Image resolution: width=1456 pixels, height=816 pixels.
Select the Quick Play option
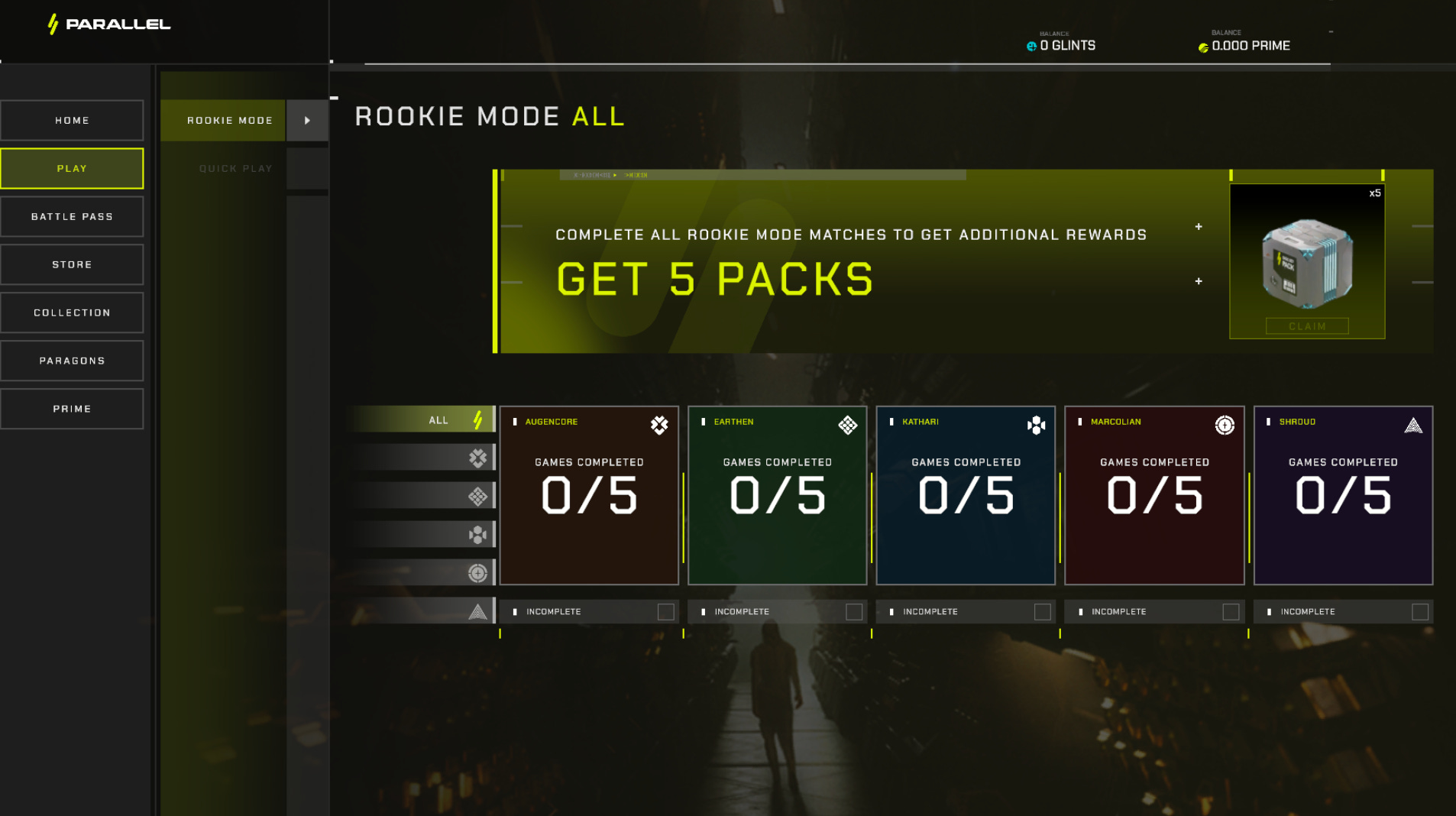tap(235, 168)
